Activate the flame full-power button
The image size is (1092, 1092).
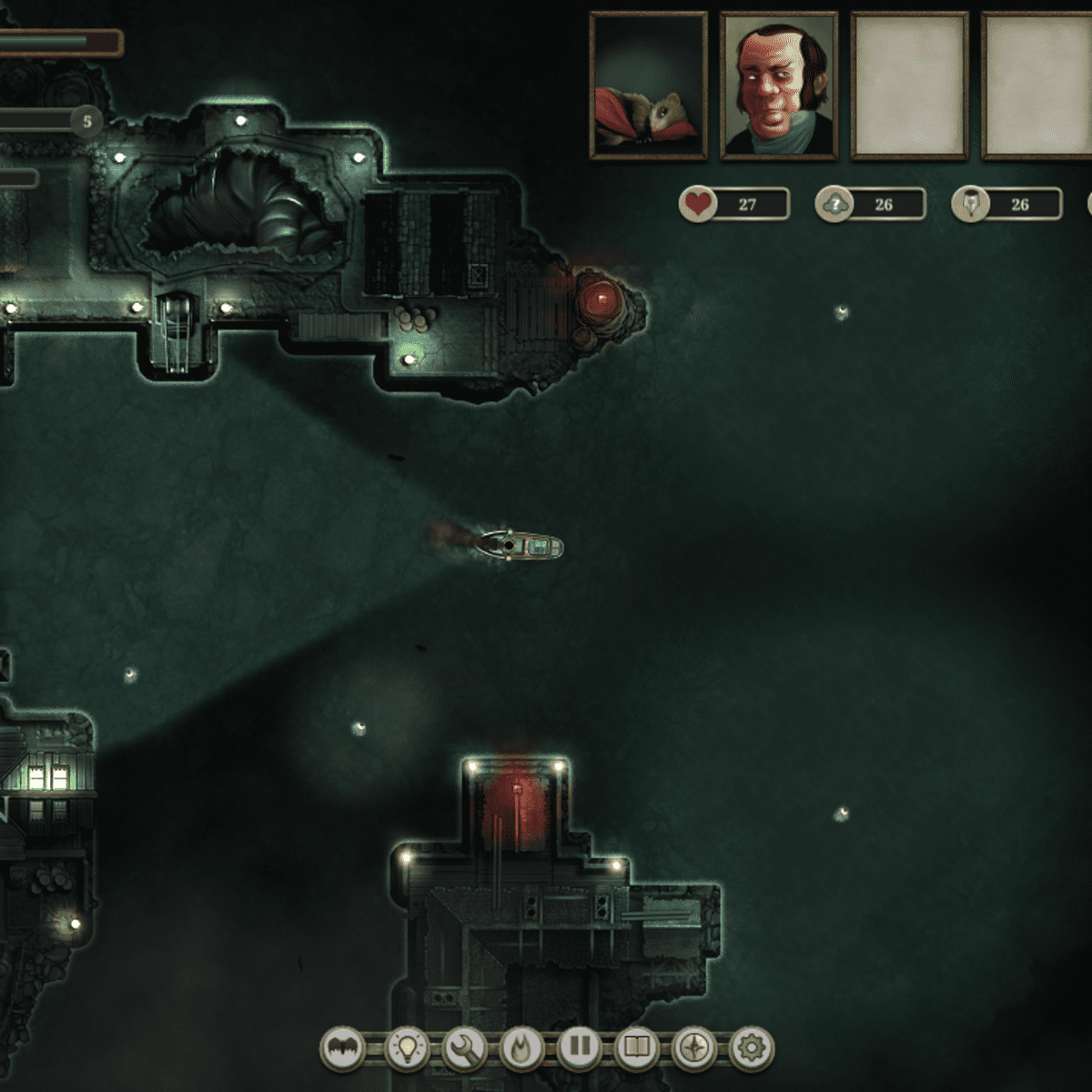pos(521,1048)
